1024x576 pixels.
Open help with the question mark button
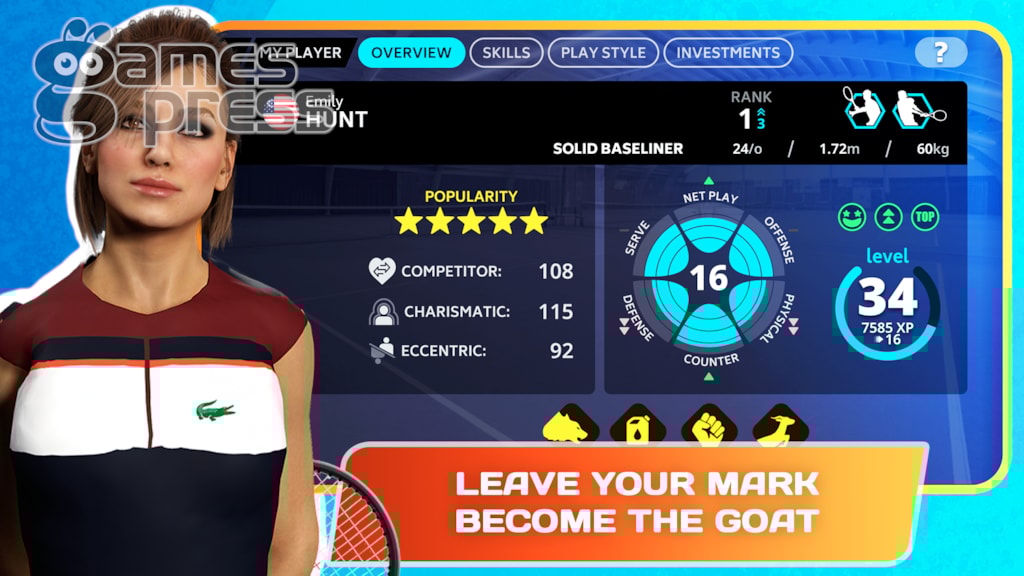click(x=940, y=53)
